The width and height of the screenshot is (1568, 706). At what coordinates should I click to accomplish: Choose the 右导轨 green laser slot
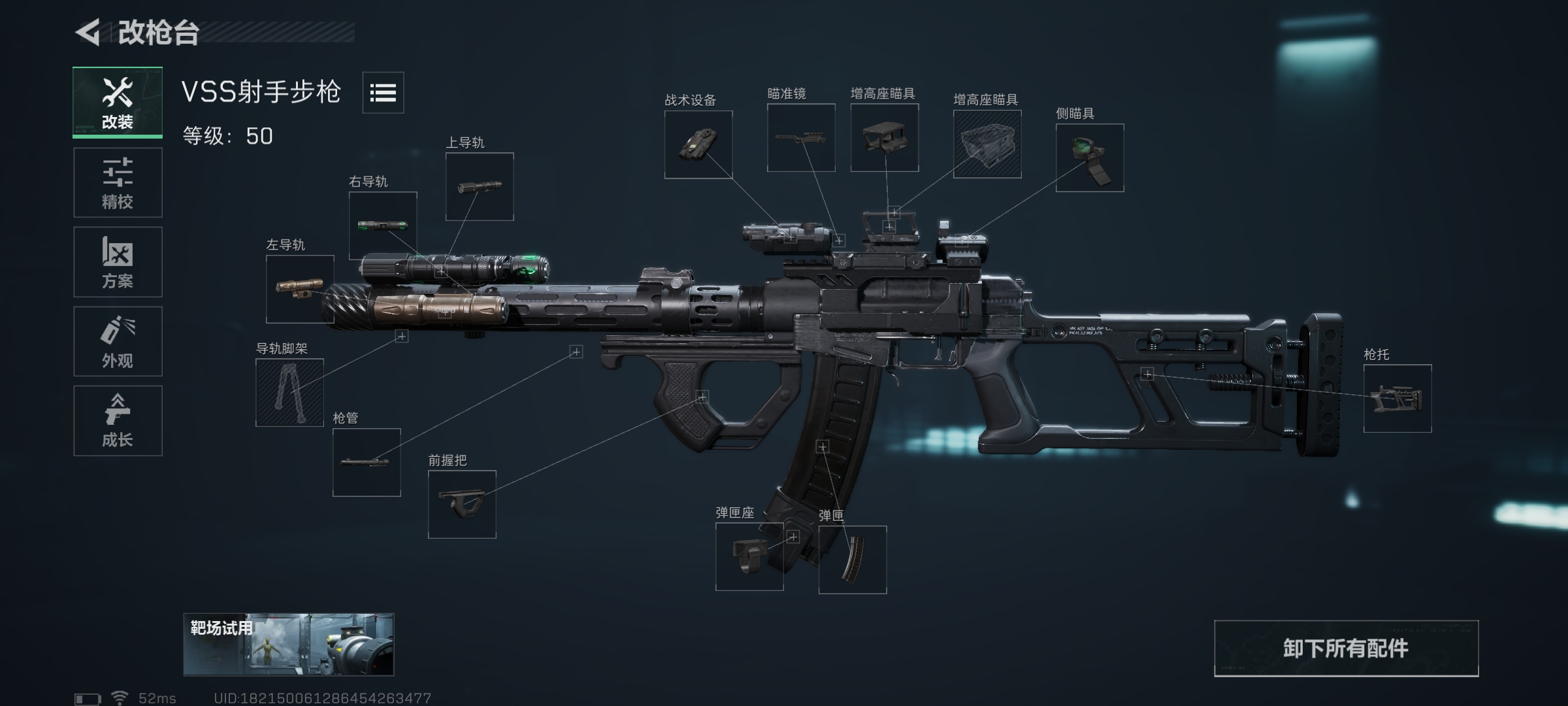(383, 226)
